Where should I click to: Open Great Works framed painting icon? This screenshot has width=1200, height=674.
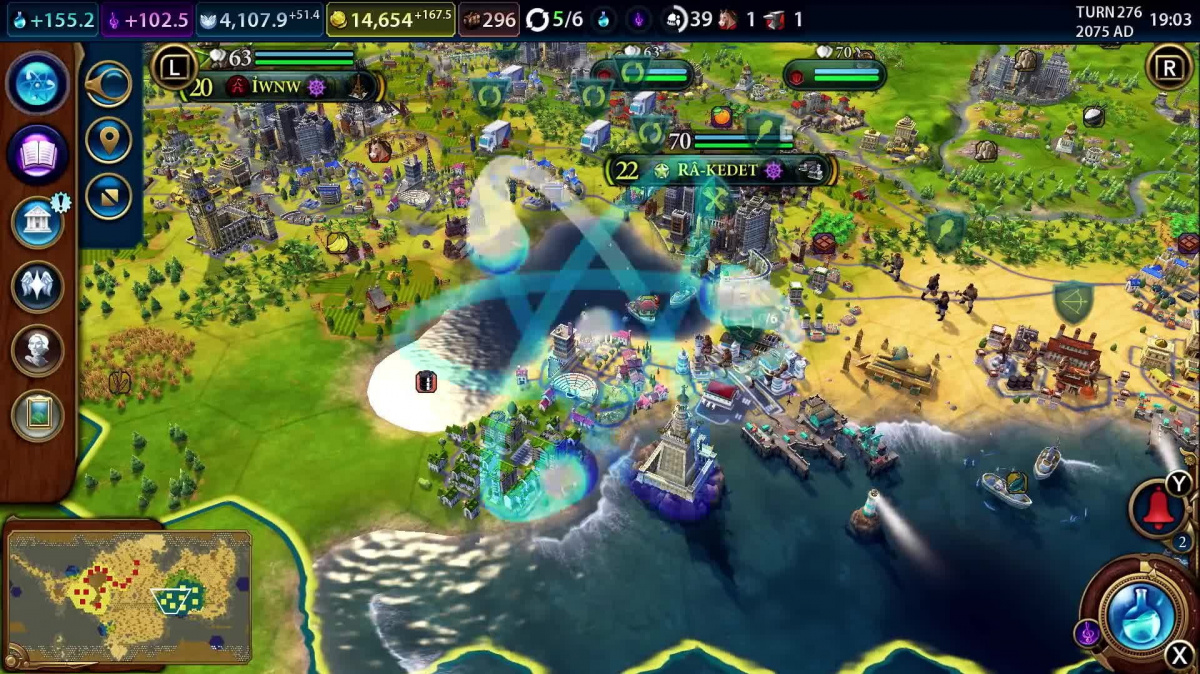pos(38,414)
